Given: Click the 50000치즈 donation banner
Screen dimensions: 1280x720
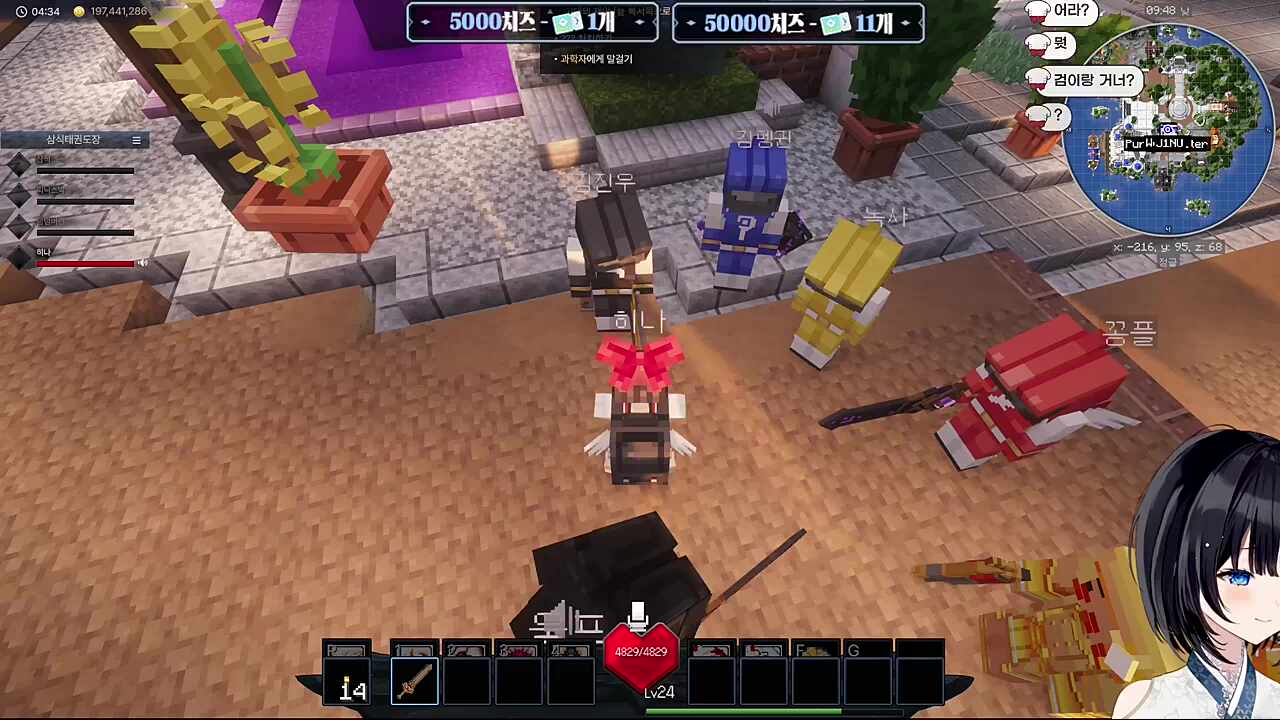Looking at the screenshot, I should pos(798,23).
